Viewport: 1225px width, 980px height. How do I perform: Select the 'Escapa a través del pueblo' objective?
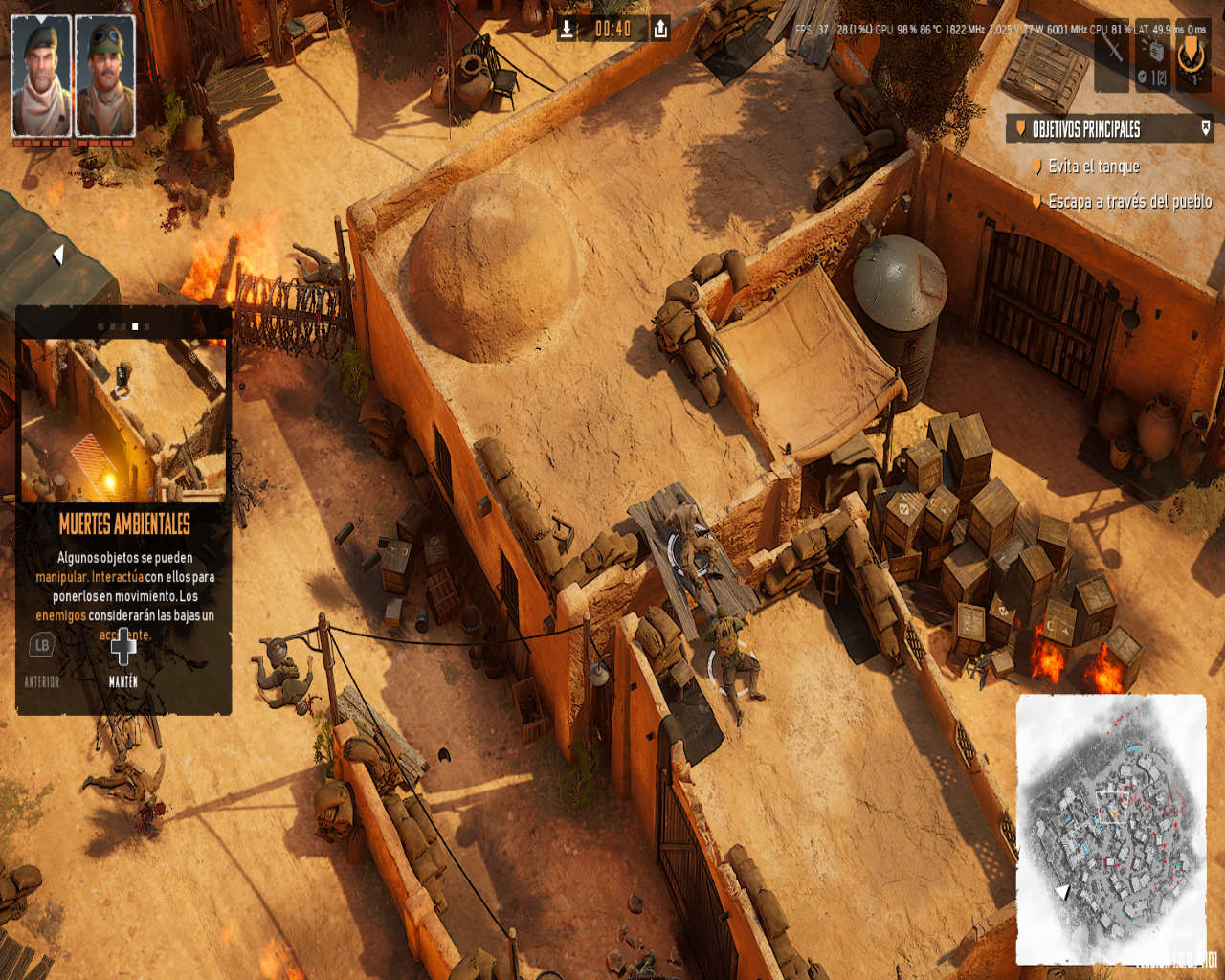[1129, 202]
